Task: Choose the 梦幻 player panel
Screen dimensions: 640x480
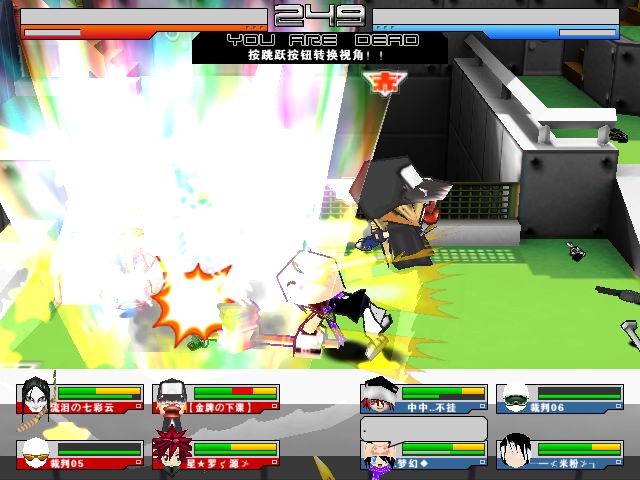Action: coord(424,455)
